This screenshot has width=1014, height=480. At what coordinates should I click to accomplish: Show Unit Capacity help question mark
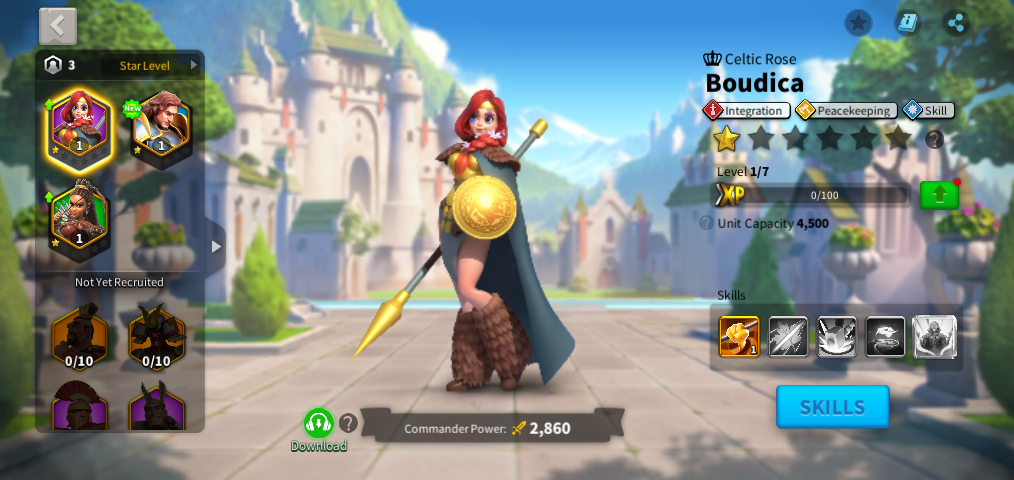tap(706, 223)
